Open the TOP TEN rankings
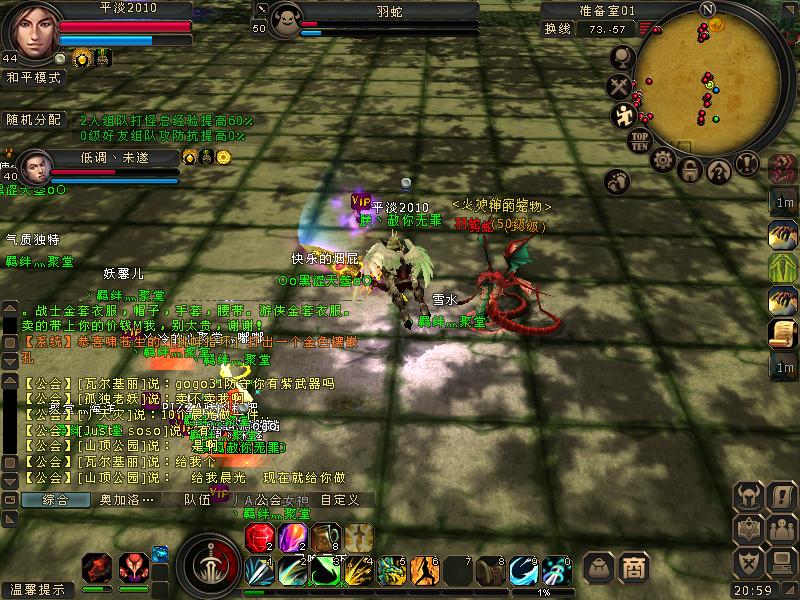Viewport: 800px width, 600px height. tap(640, 141)
